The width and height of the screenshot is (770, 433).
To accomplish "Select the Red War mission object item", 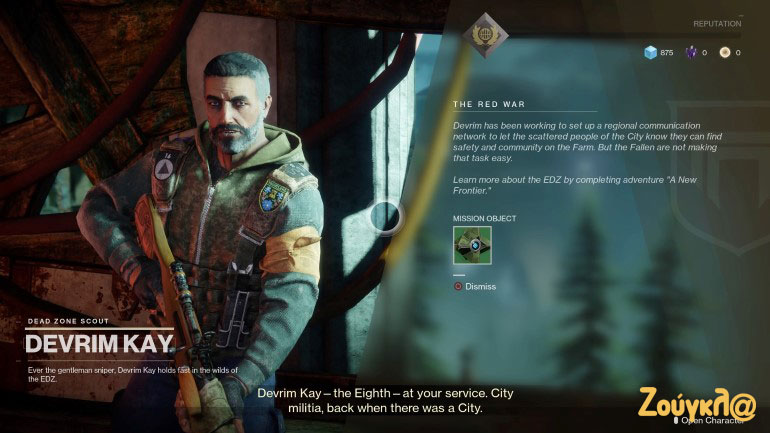I will (x=472, y=245).
